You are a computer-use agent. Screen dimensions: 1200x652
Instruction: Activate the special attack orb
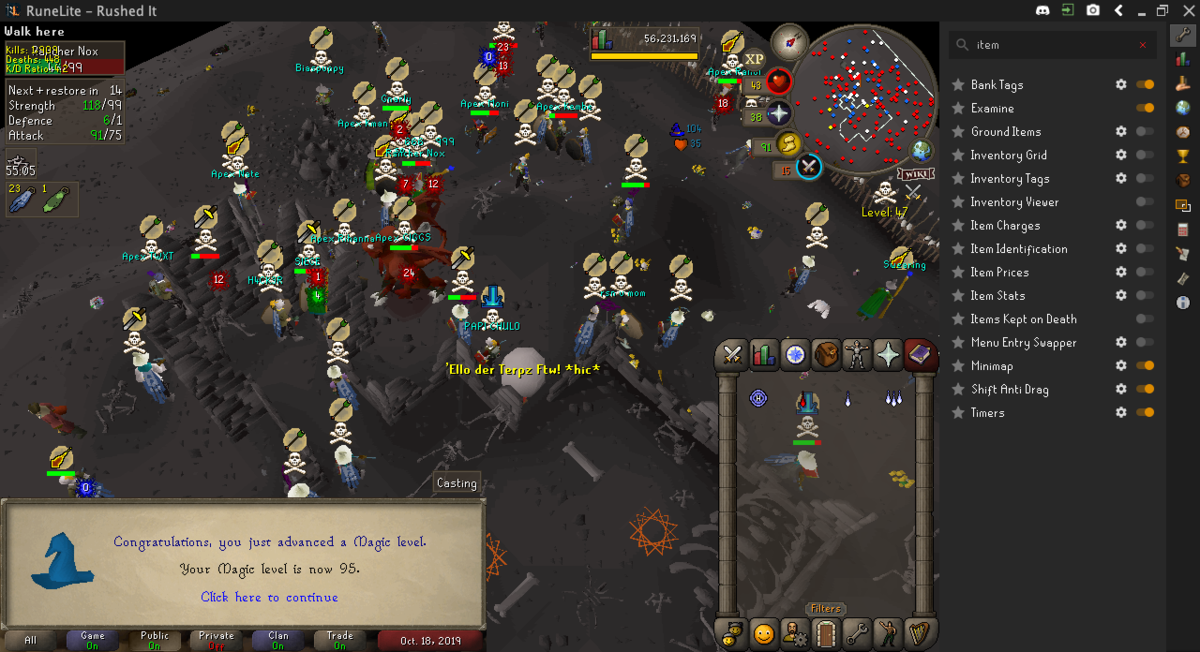click(808, 166)
